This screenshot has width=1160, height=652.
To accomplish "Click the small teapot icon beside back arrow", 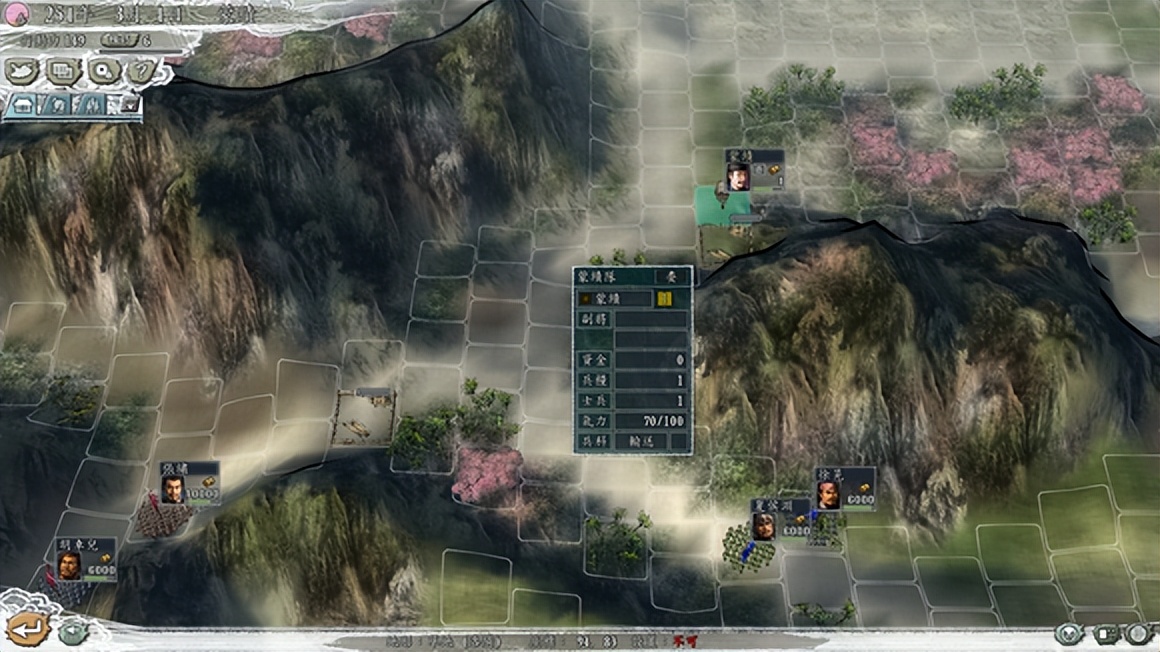I will click(x=71, y=632).
